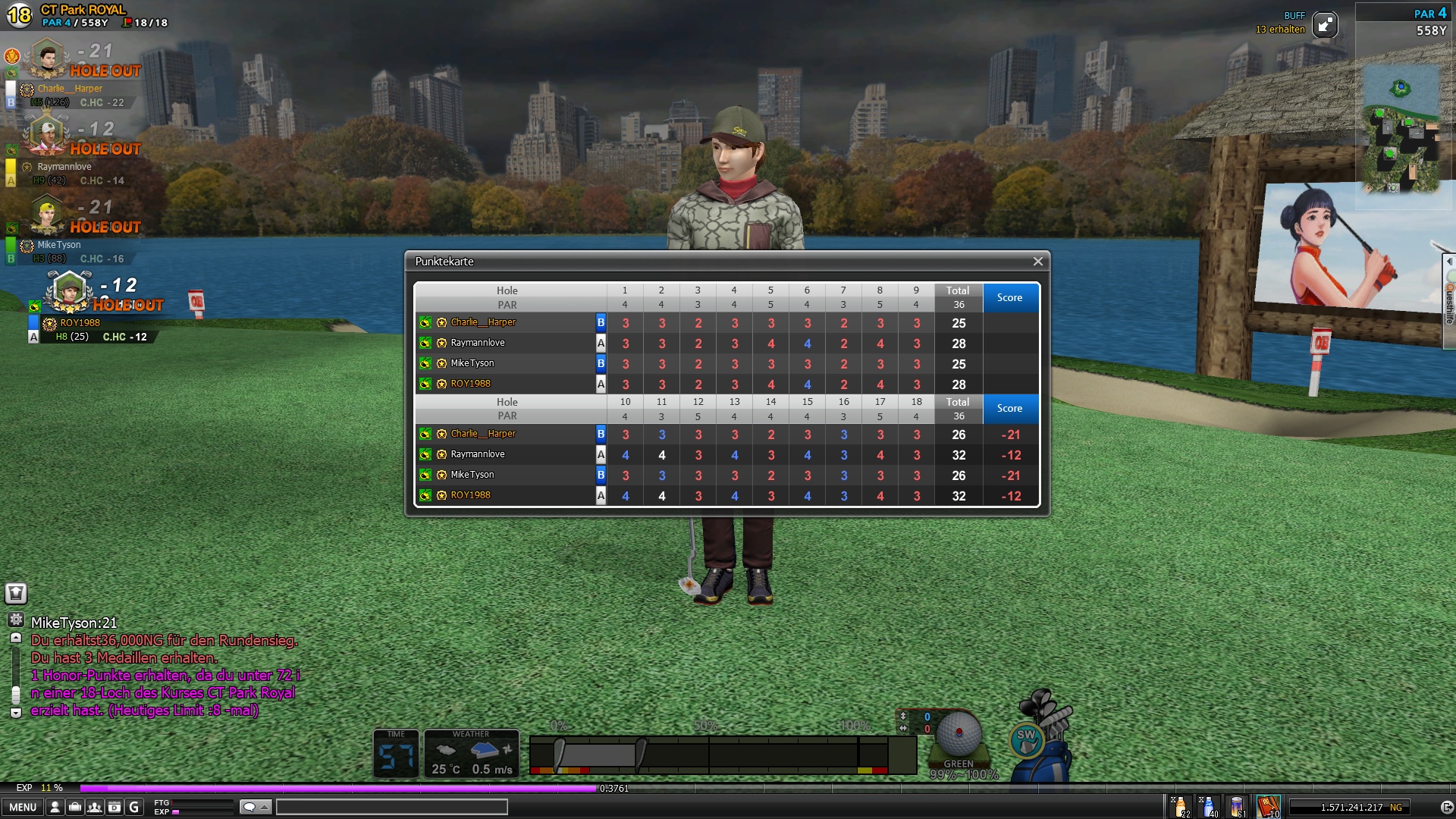Select the orange drink bottle item slot
This screenshot has height=819, width=1456.
(x=1180, y=806)
